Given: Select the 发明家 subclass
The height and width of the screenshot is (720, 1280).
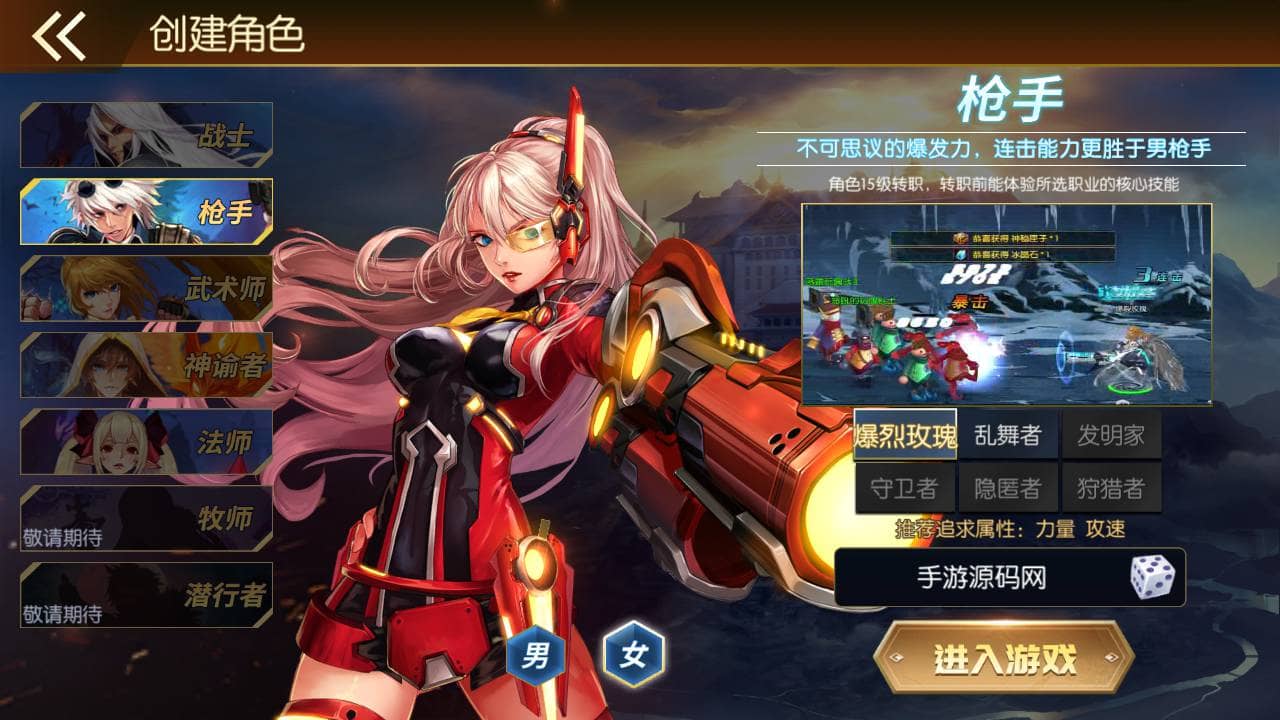Looking at the screenshot, I should 1111,435.
